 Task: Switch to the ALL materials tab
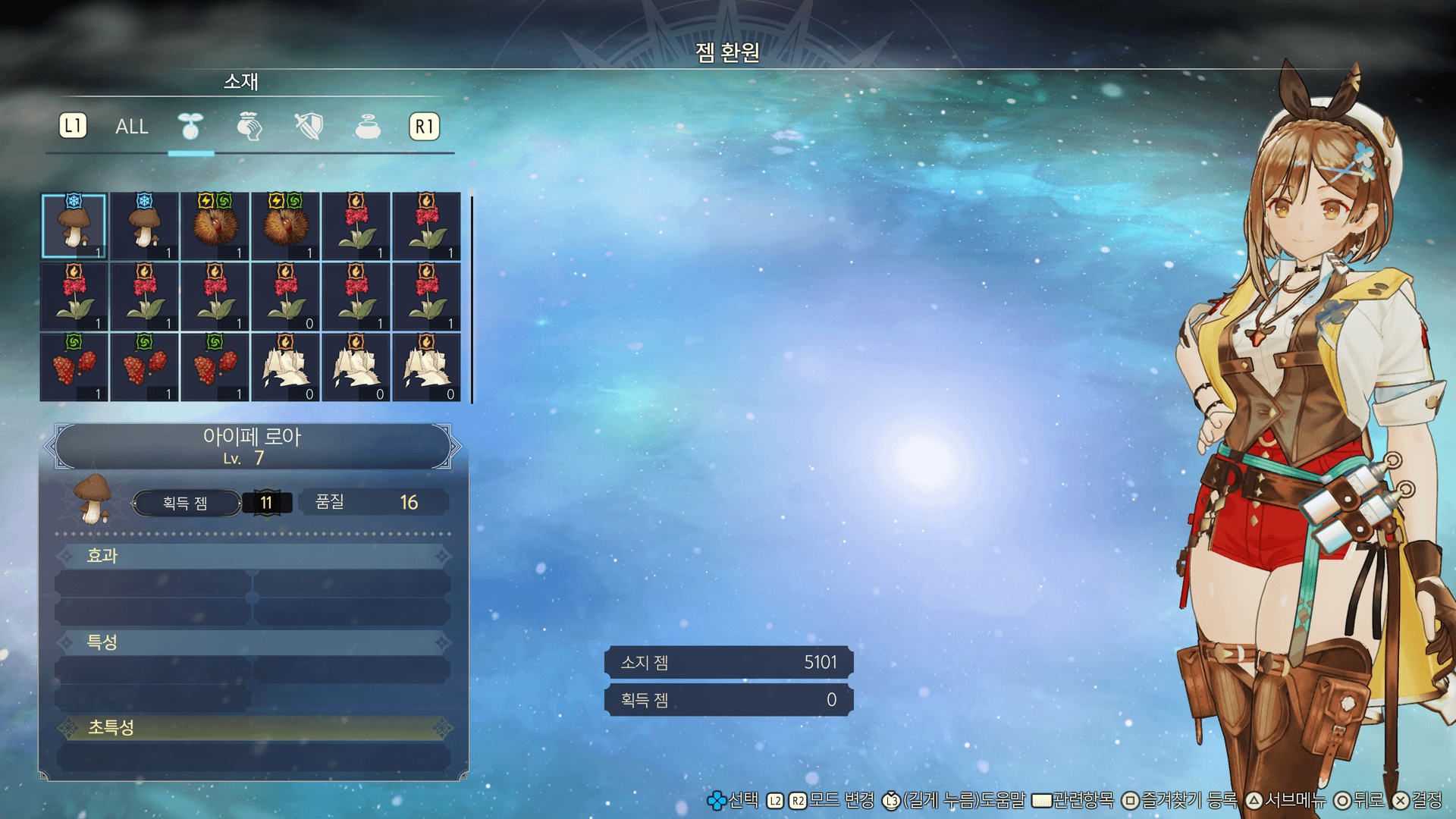pyautogui.click(x=131, y=127)
